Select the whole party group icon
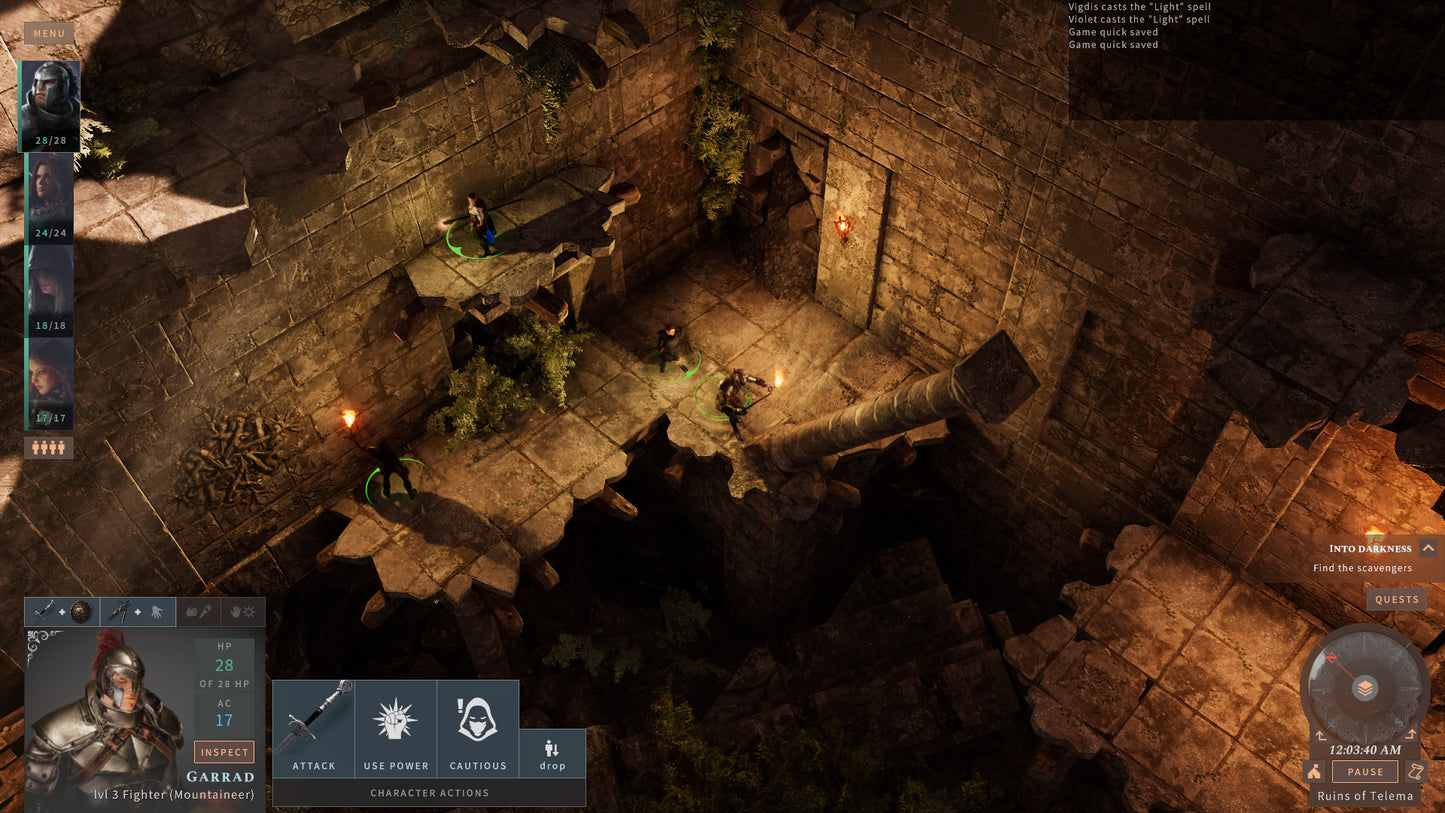The image size is (1445, 813). [x=49, y=447]
